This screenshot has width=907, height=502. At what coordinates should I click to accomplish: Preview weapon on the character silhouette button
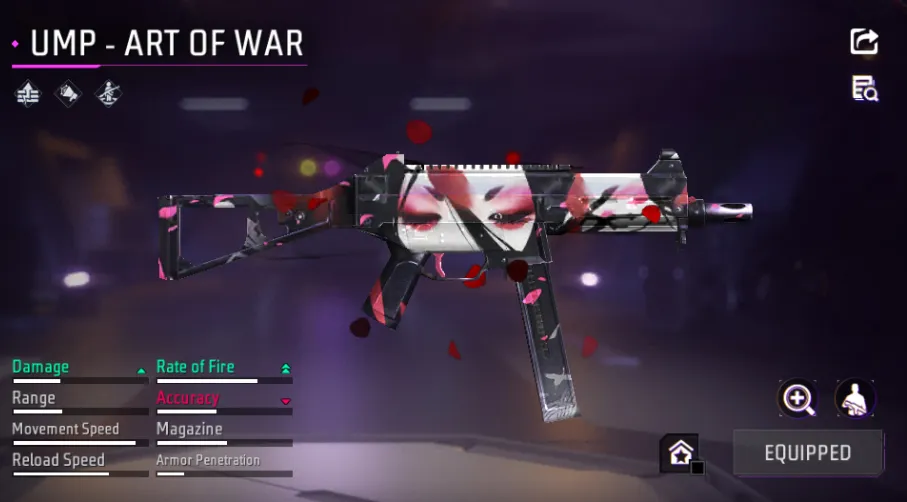click(x=855, y=399)
